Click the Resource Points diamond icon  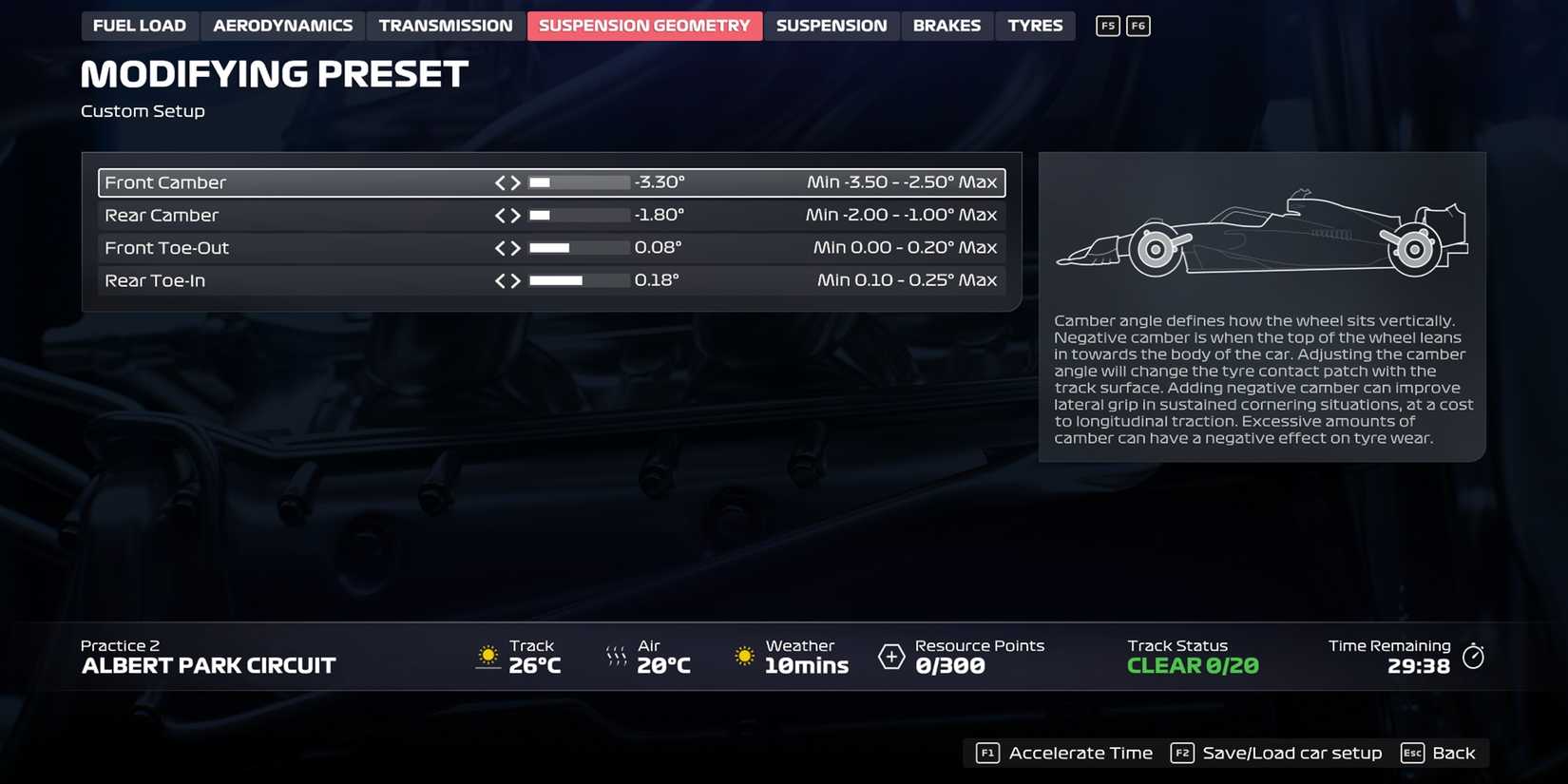tap(890, 656)
